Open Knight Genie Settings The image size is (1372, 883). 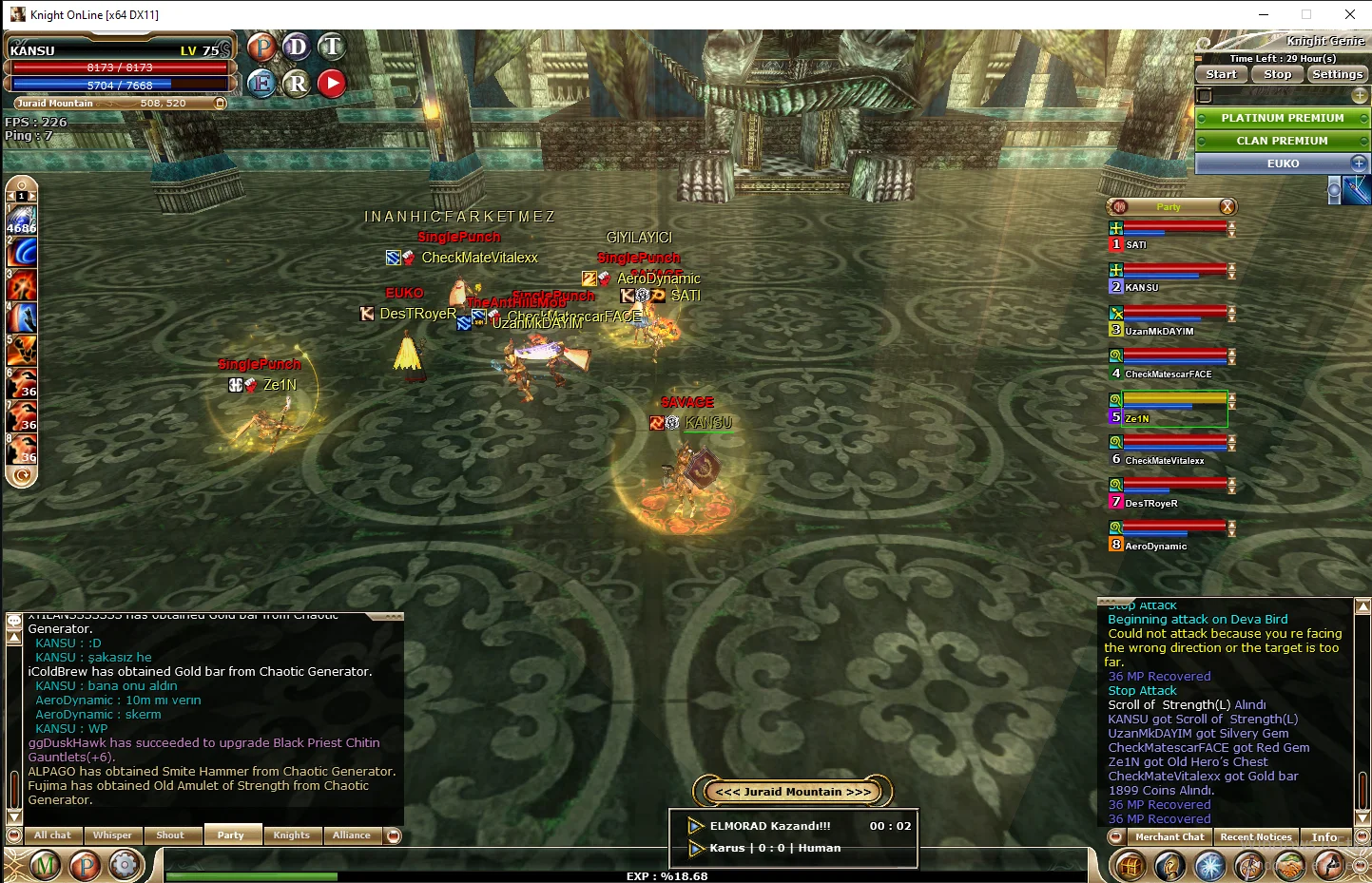[x=1337, y=74]
